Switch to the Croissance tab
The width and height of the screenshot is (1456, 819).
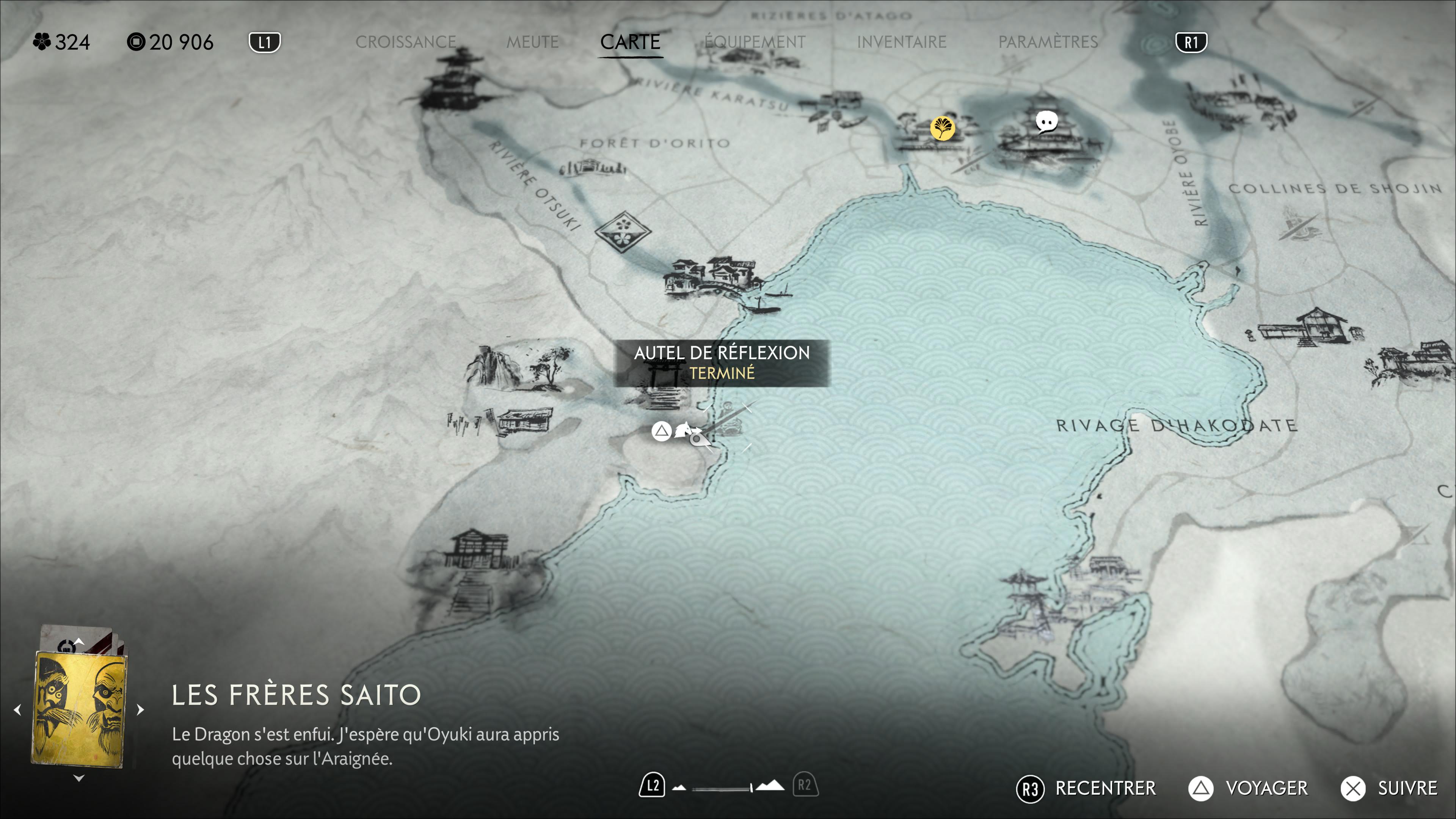coord(405,42)
